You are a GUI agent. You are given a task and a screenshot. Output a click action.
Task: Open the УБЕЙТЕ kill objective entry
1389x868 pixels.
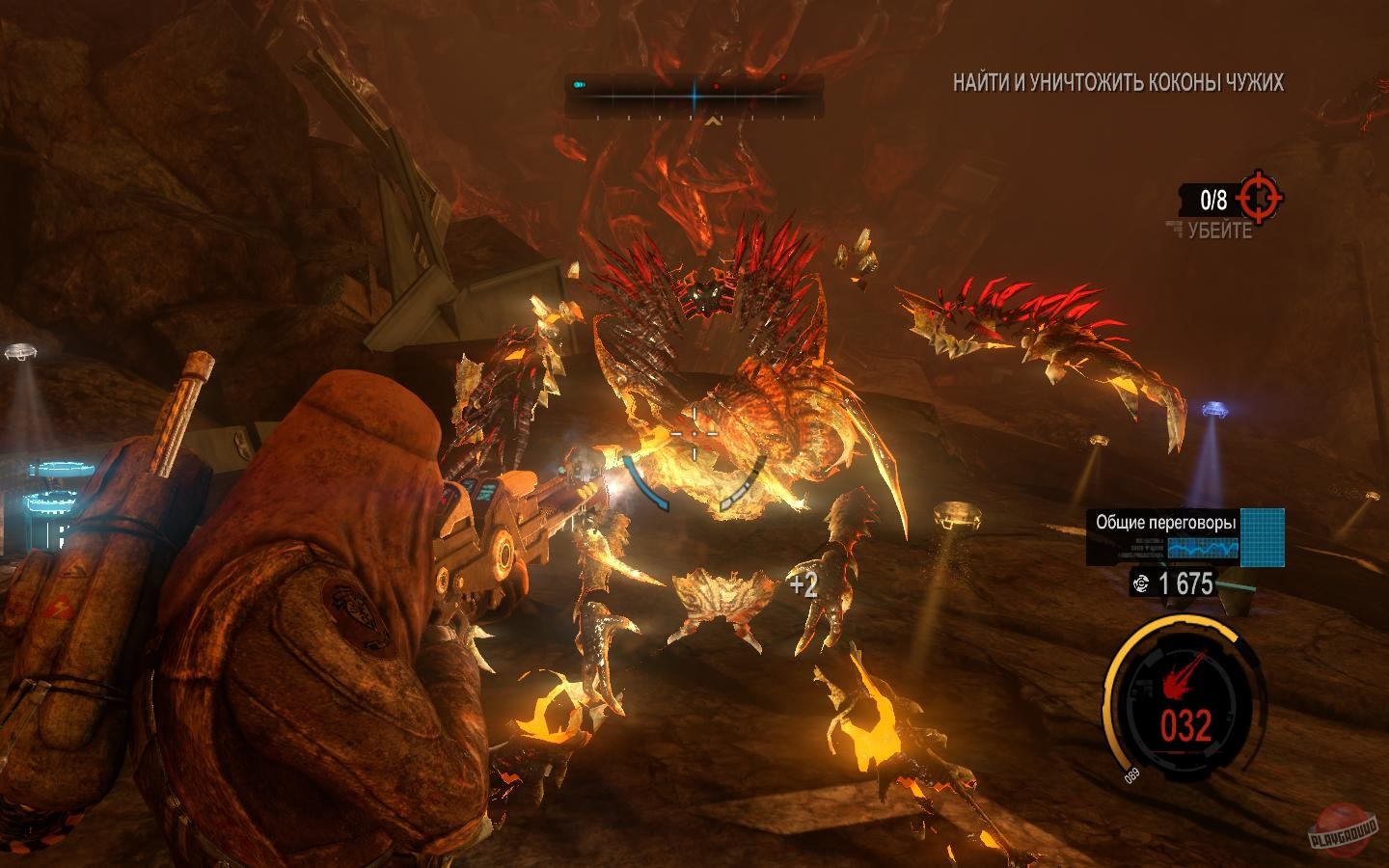tap(1219, 230)
